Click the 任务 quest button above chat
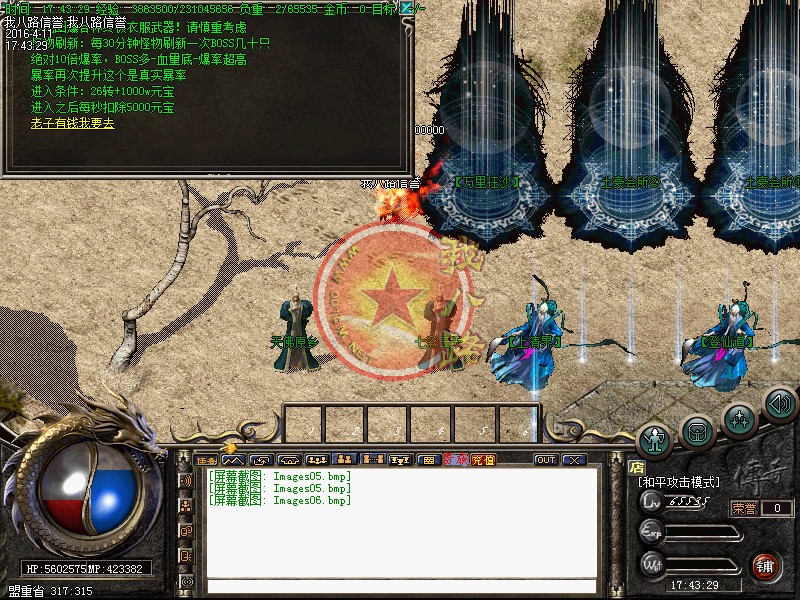 205,460
